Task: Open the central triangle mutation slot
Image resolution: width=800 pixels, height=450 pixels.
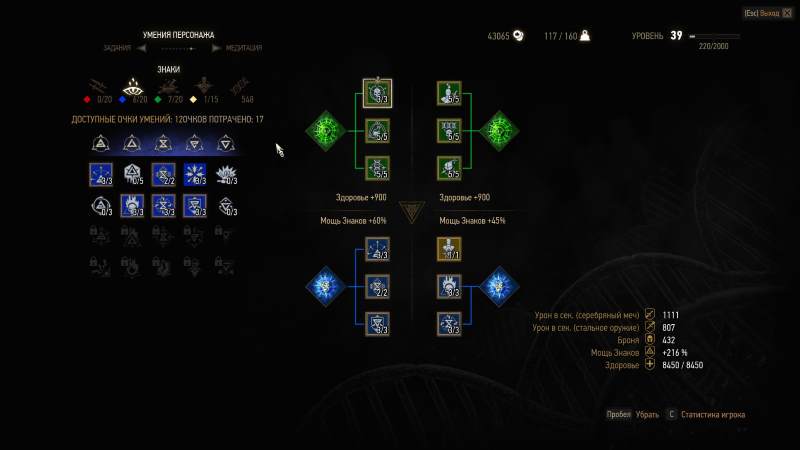Action: 412,212
